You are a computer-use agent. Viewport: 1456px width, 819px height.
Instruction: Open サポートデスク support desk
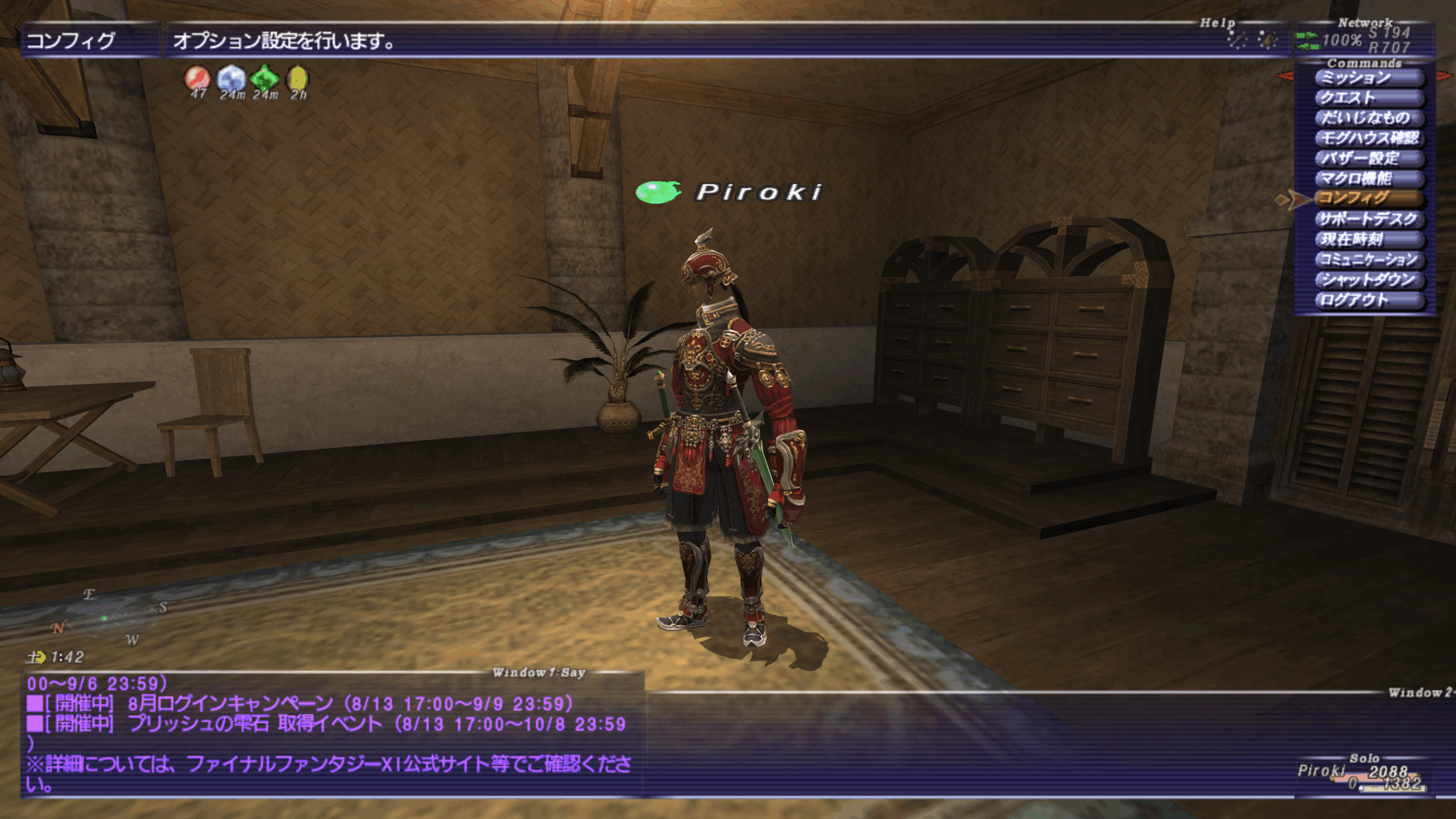[1368, 219]
